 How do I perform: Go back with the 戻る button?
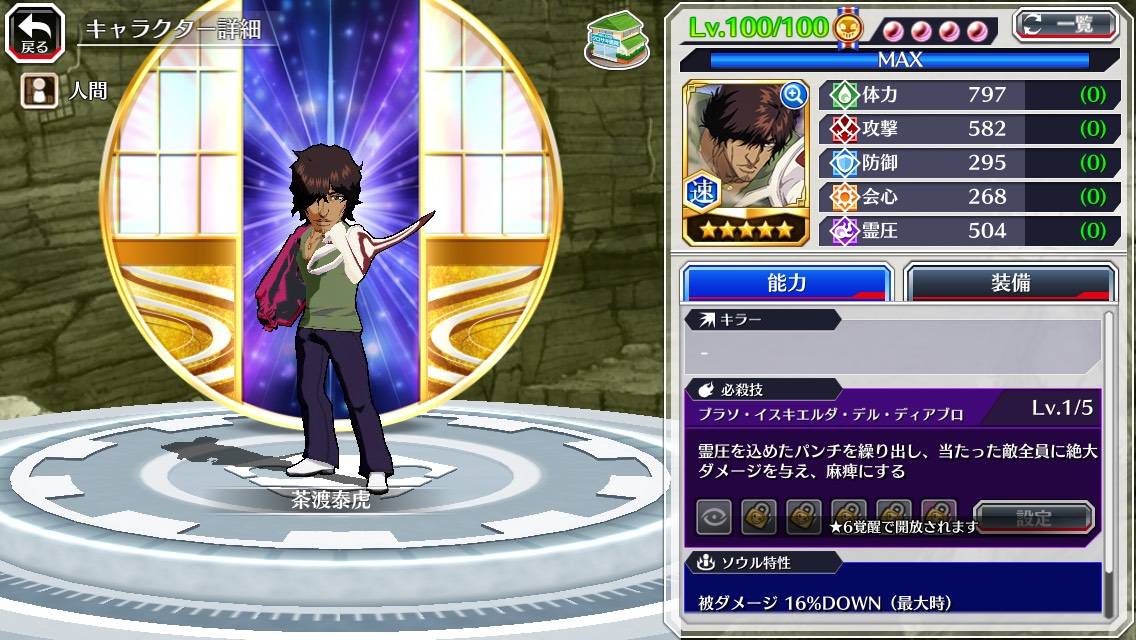[x=35, y=32]
